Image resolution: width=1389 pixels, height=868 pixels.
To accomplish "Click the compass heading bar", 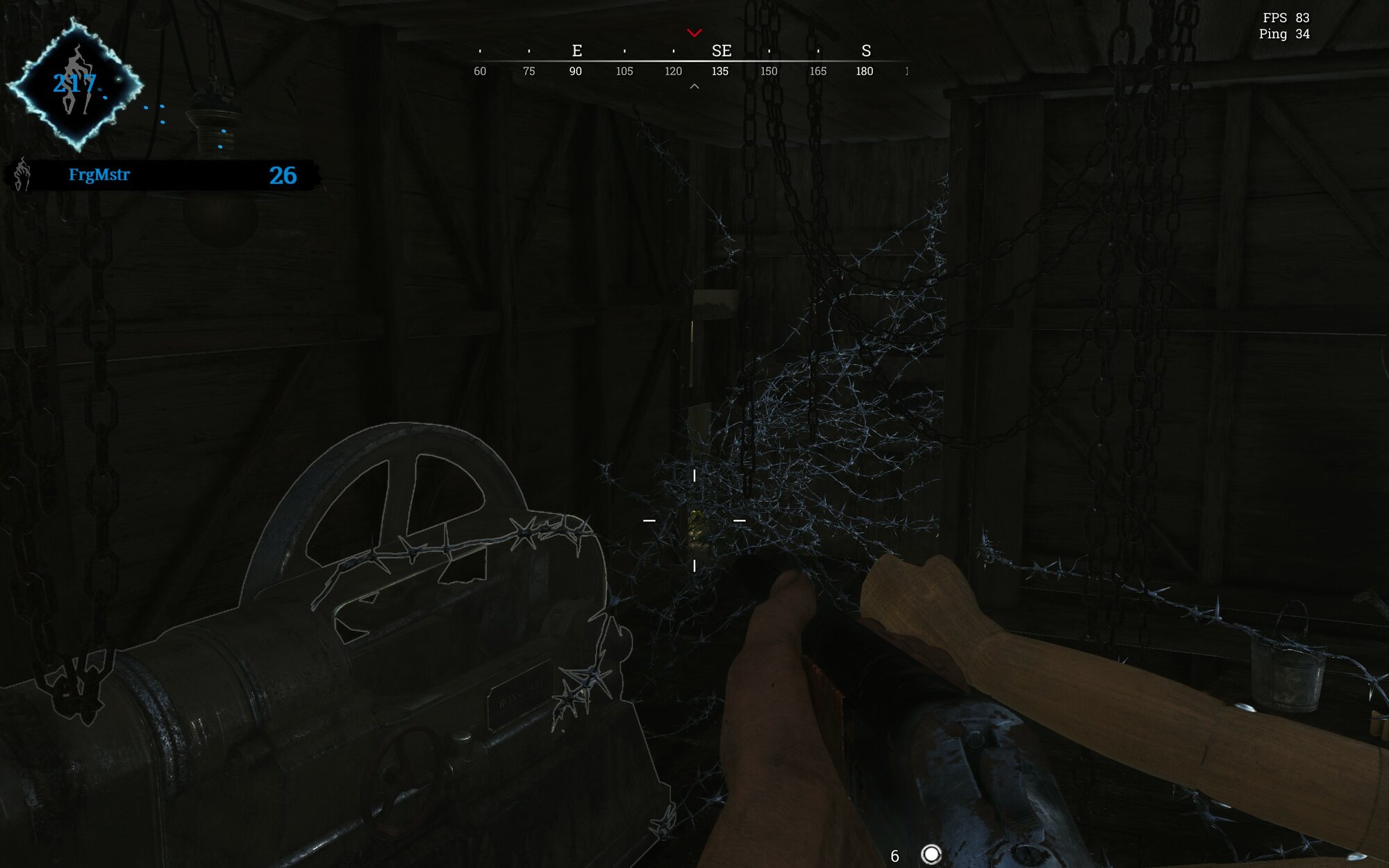I will point(692,61).
